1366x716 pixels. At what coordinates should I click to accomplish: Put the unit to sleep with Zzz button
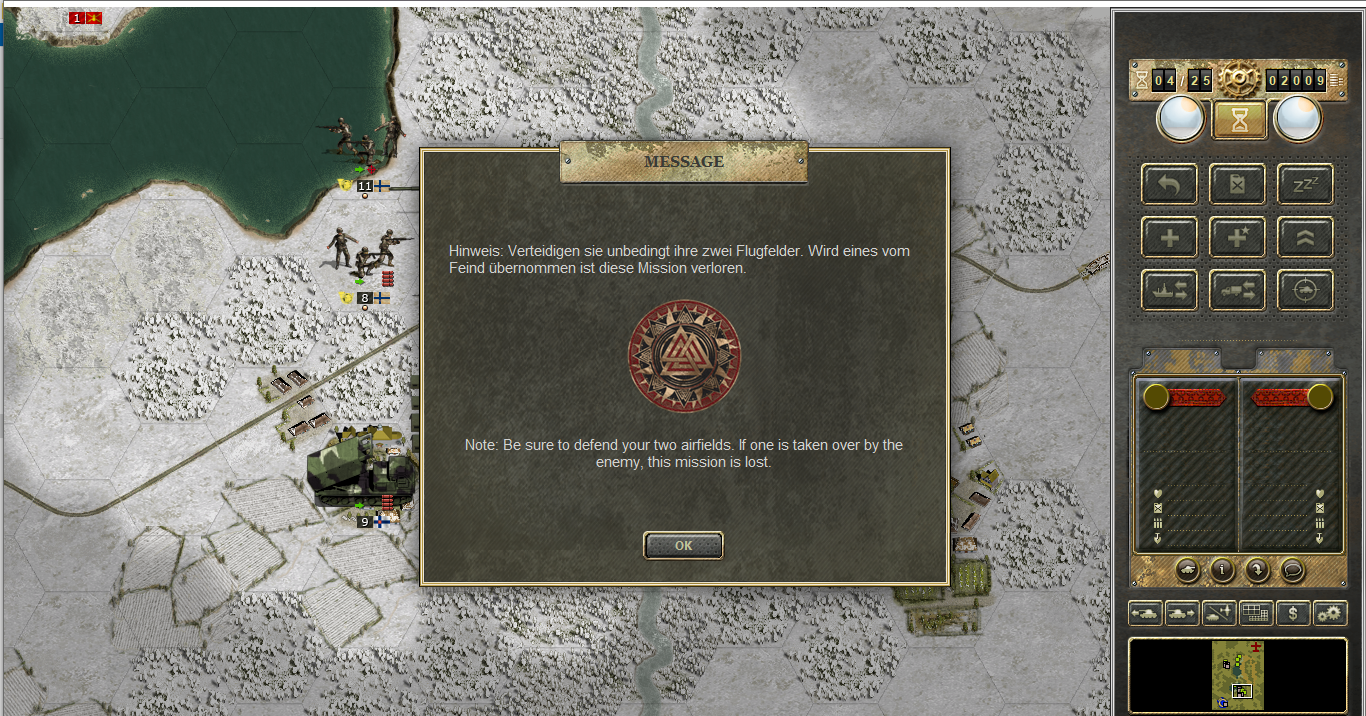pos(1305,184)
